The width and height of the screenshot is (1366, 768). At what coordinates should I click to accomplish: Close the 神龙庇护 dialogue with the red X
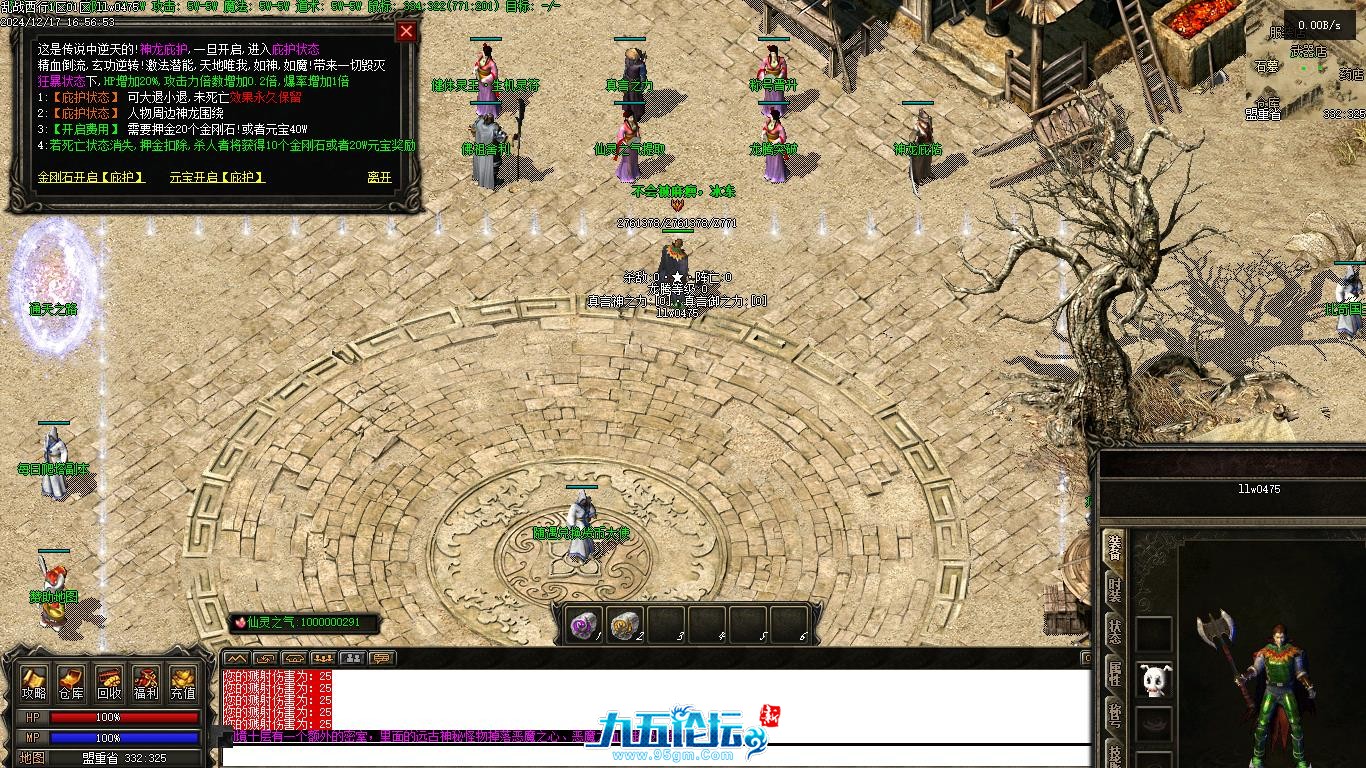point(406,31)
